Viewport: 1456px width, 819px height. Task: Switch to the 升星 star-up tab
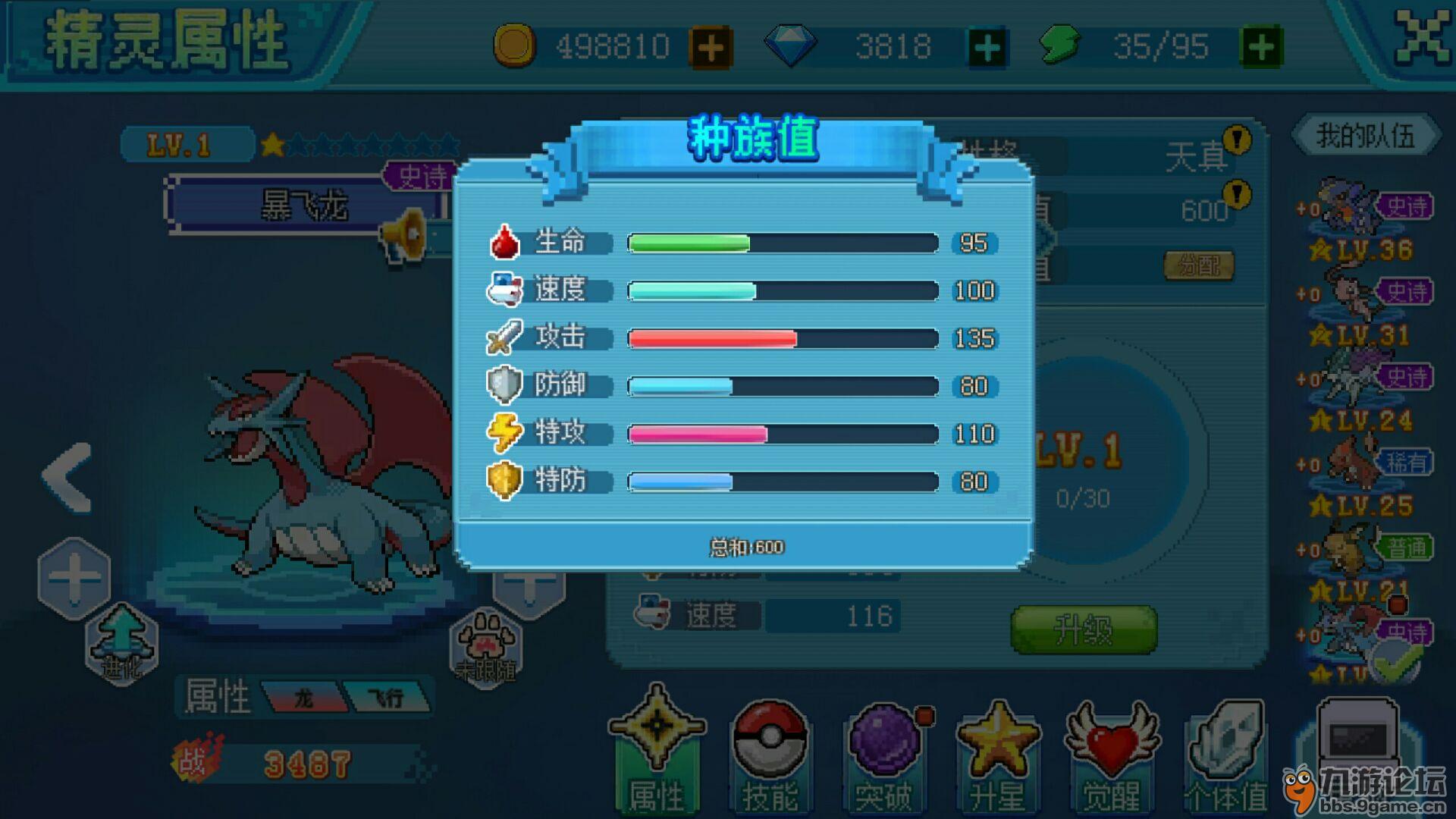(998, 755)
